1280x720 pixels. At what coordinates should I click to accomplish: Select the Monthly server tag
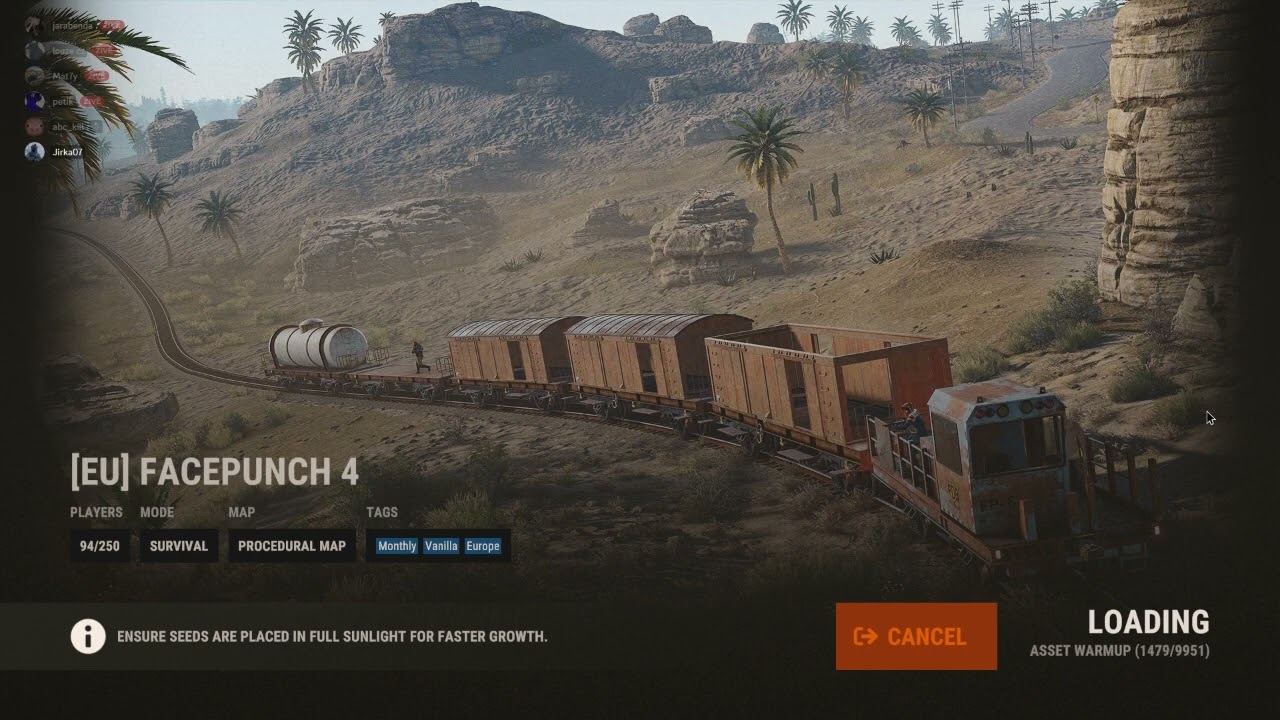[x=397, y=546]
